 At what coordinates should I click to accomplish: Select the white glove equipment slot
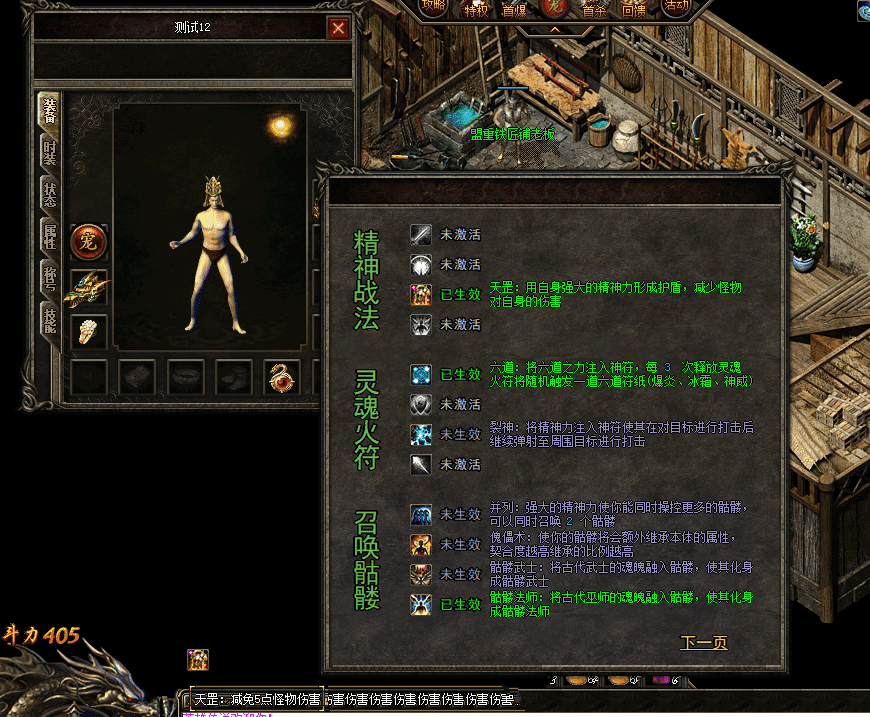coord(88,331)
